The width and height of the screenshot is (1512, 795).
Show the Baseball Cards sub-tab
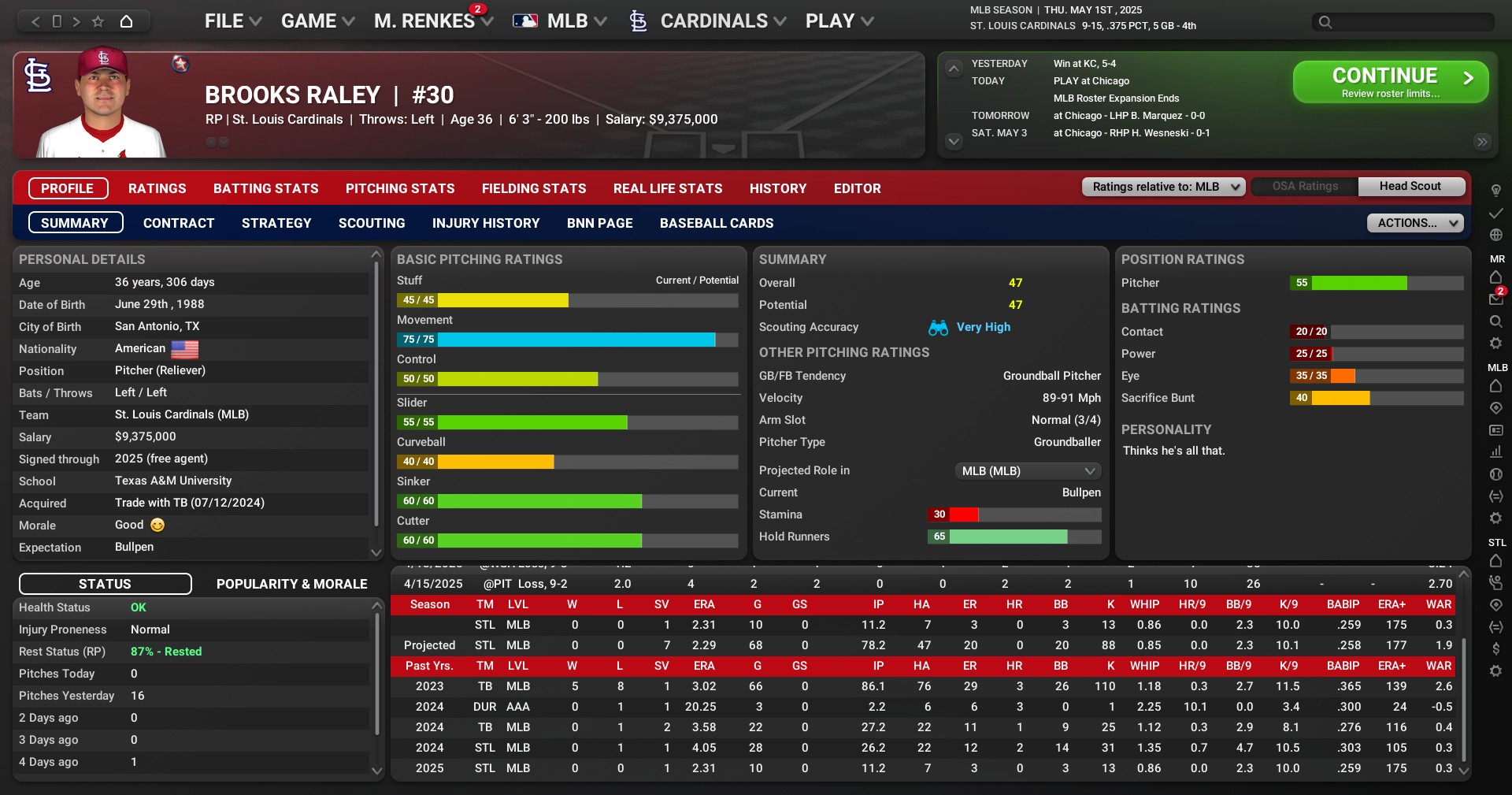click(716, 223)
